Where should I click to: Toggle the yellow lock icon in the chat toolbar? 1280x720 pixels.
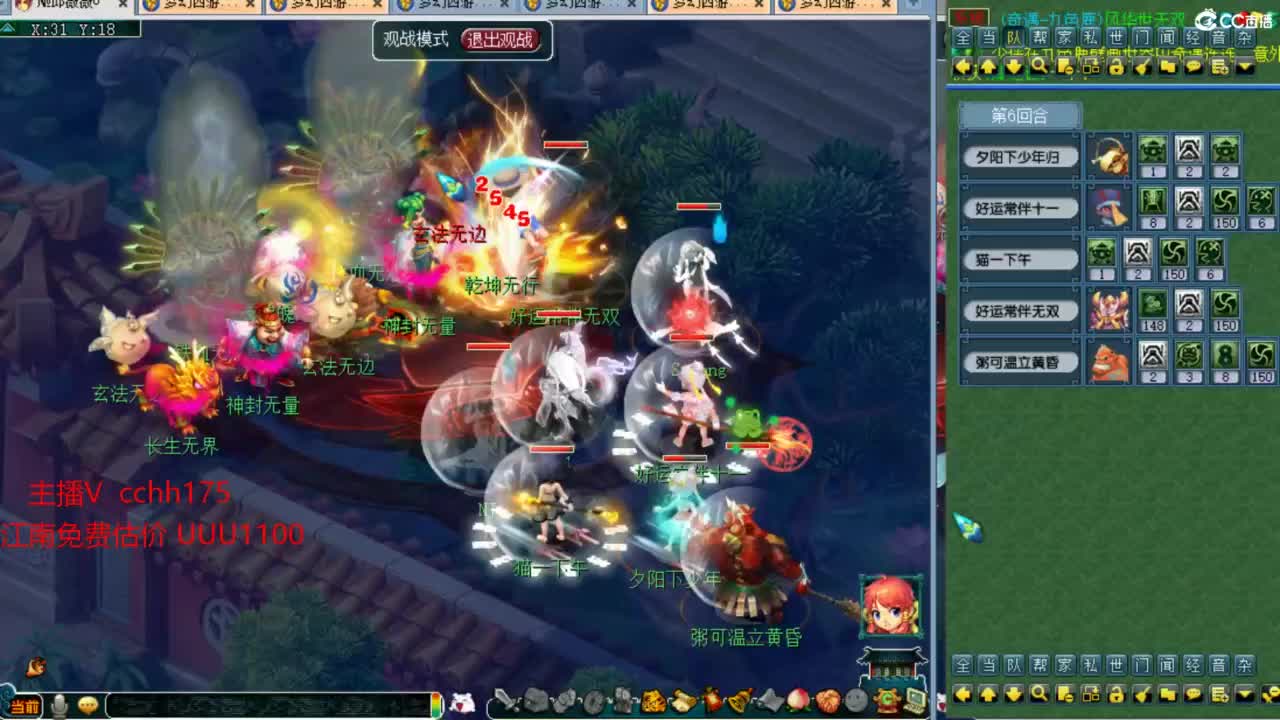[x=1116, y=67]
